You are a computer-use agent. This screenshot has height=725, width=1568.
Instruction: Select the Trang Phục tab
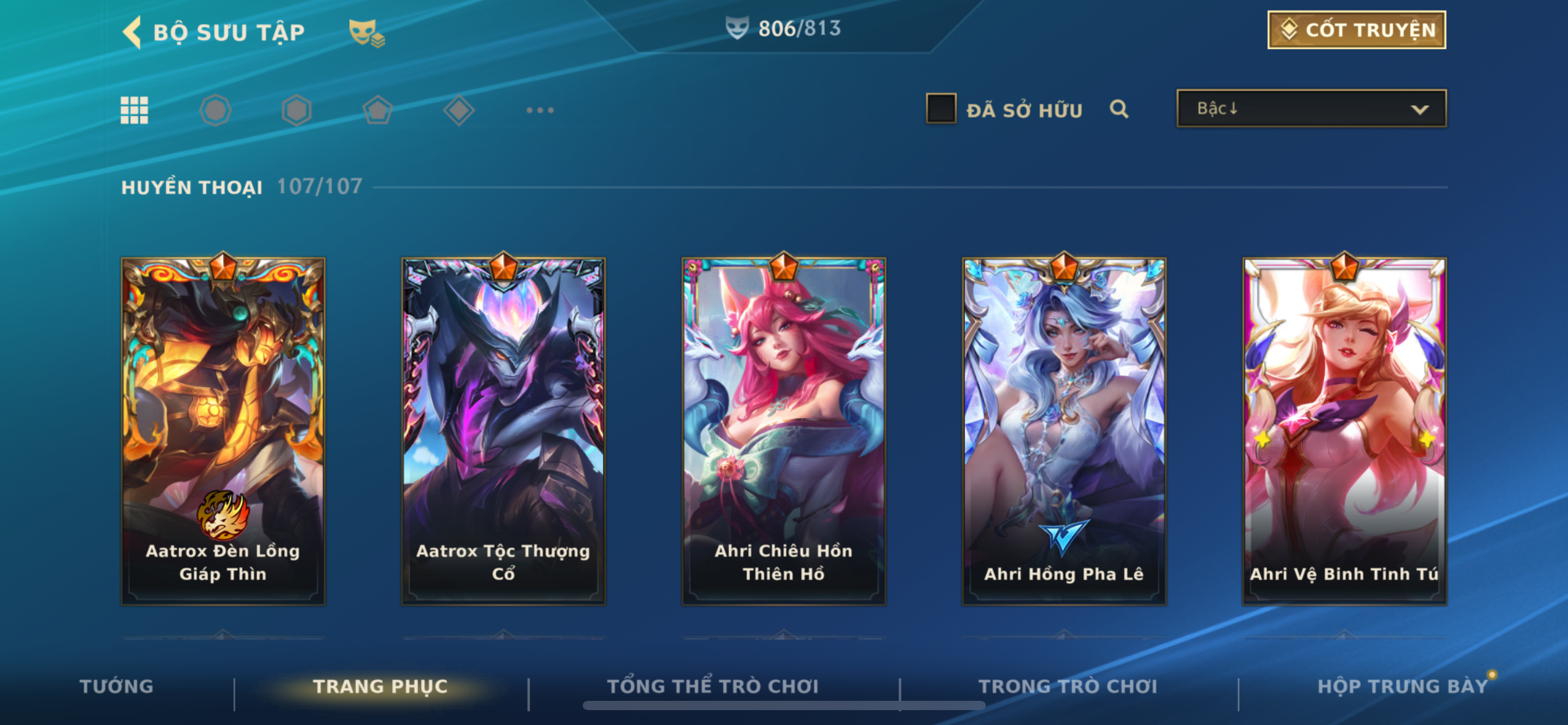coord(380,686)
